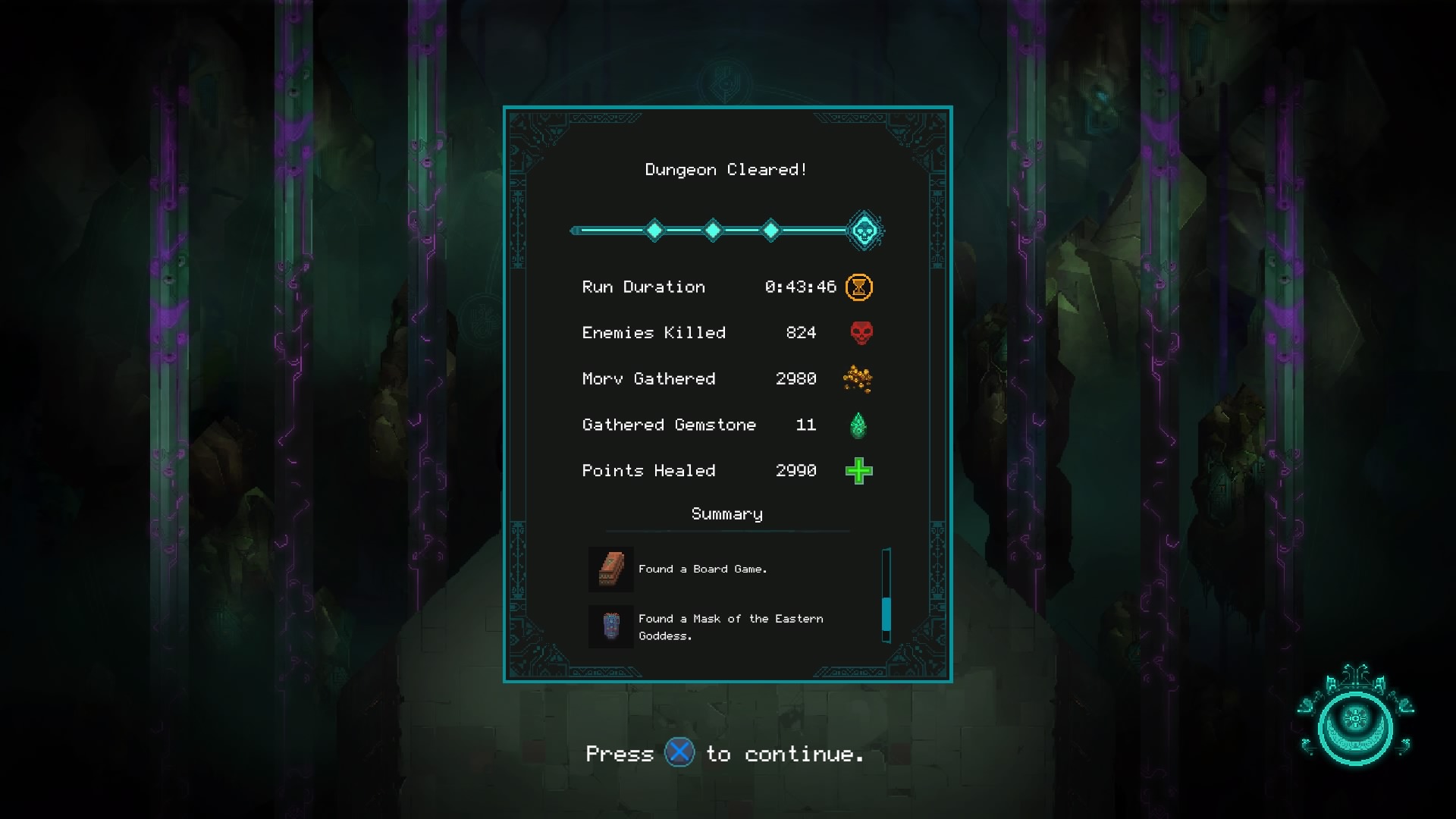Click the first diamond marker on the progress track
The image size is (1456, 819).
654,228
